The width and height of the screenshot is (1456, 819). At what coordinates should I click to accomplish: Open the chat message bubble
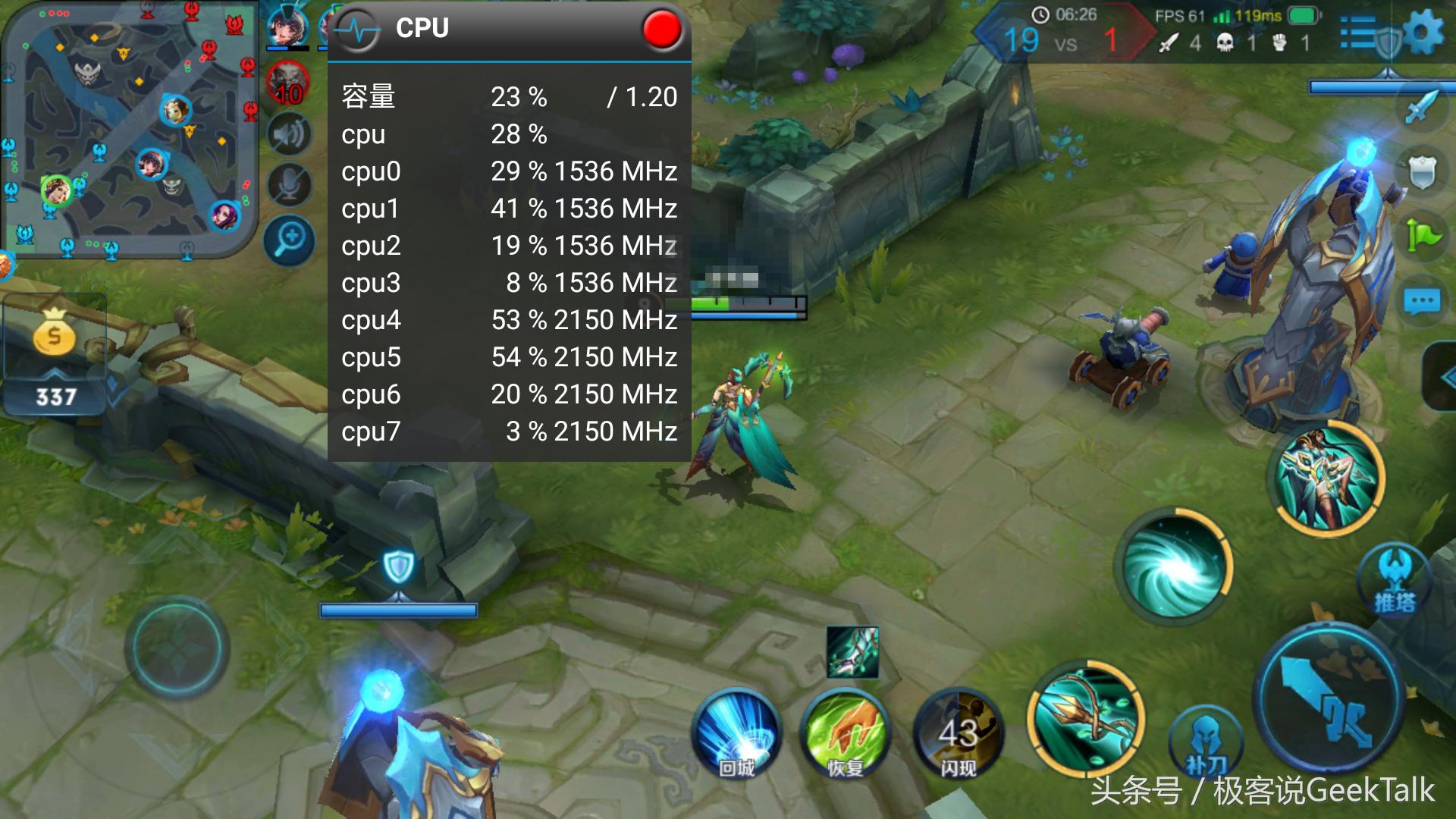tap(1422, 302)
